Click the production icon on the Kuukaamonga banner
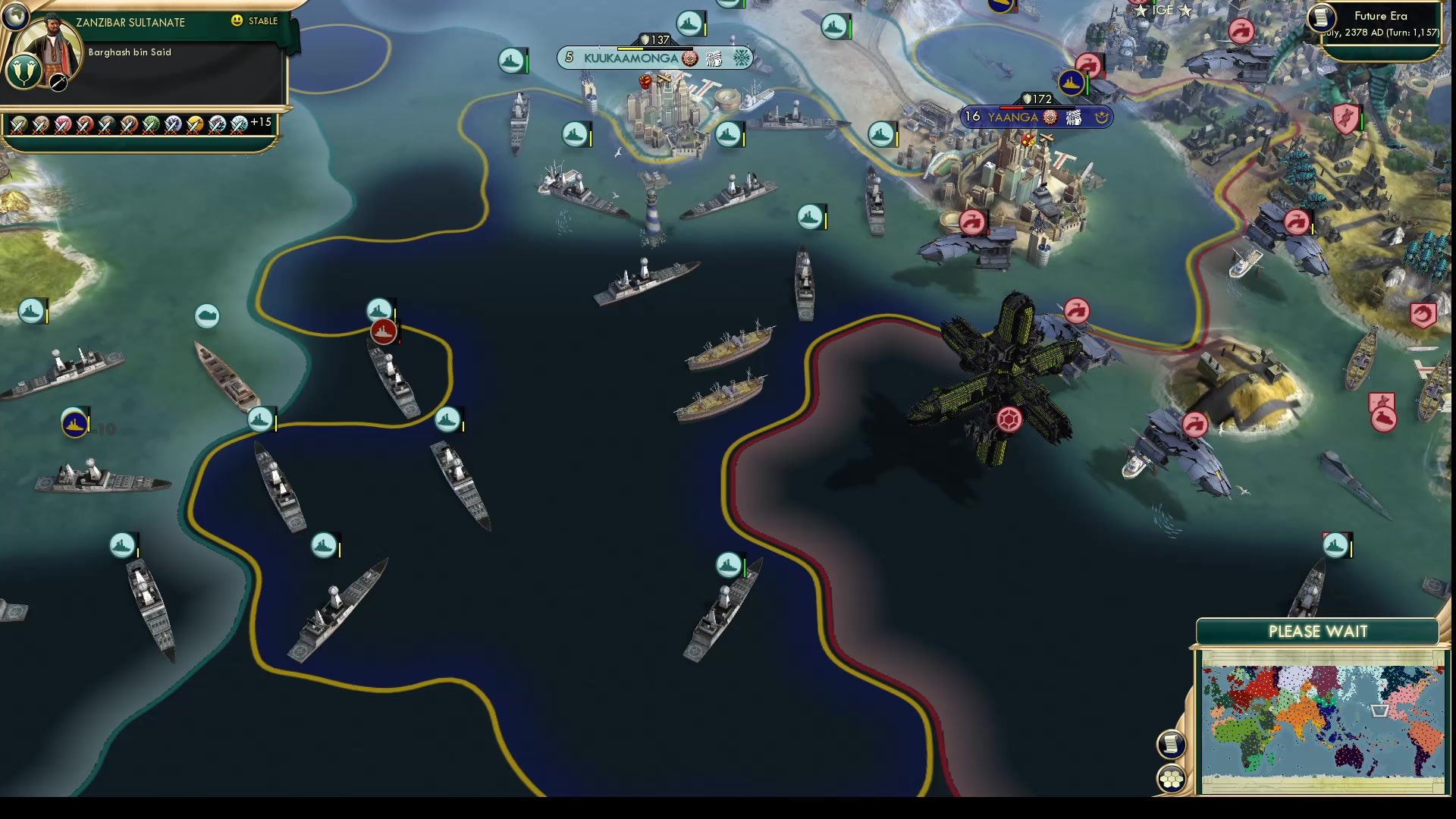Image resolution: width=1456 pixels, height=819 pixels. tap(689, 58)
